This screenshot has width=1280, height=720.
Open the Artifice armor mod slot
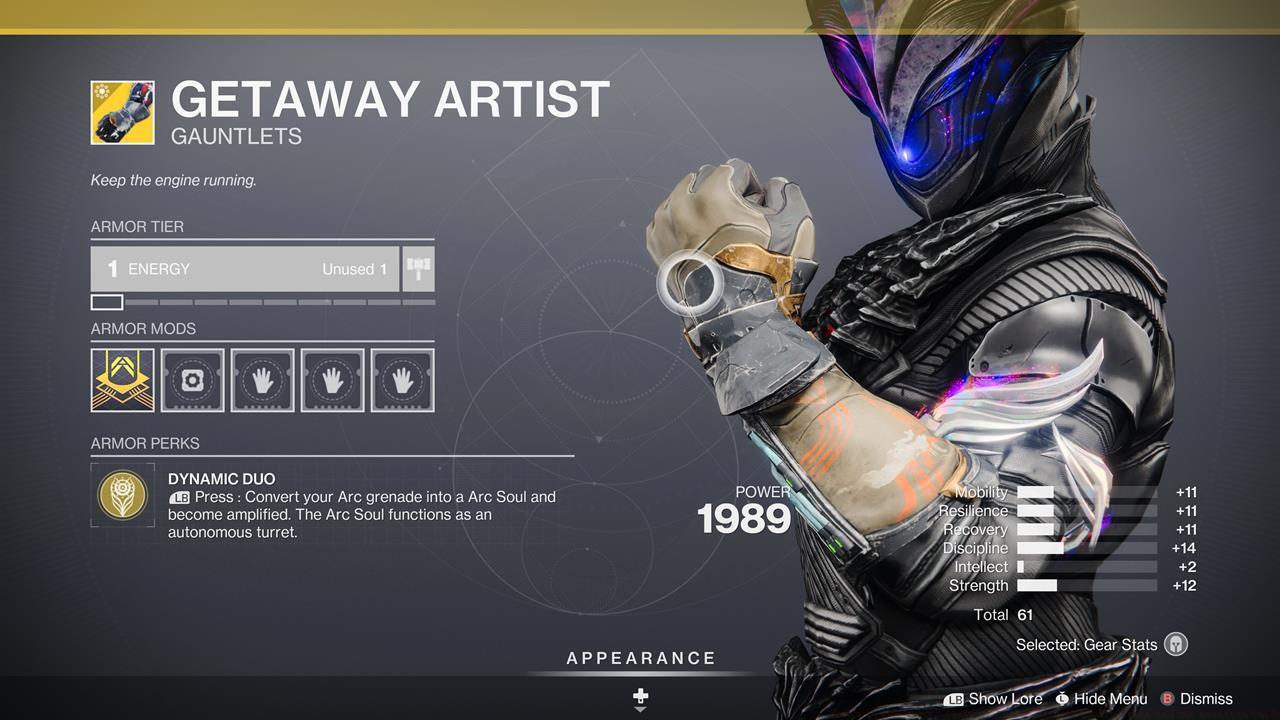pyautogui.click(x=121, y=379)
